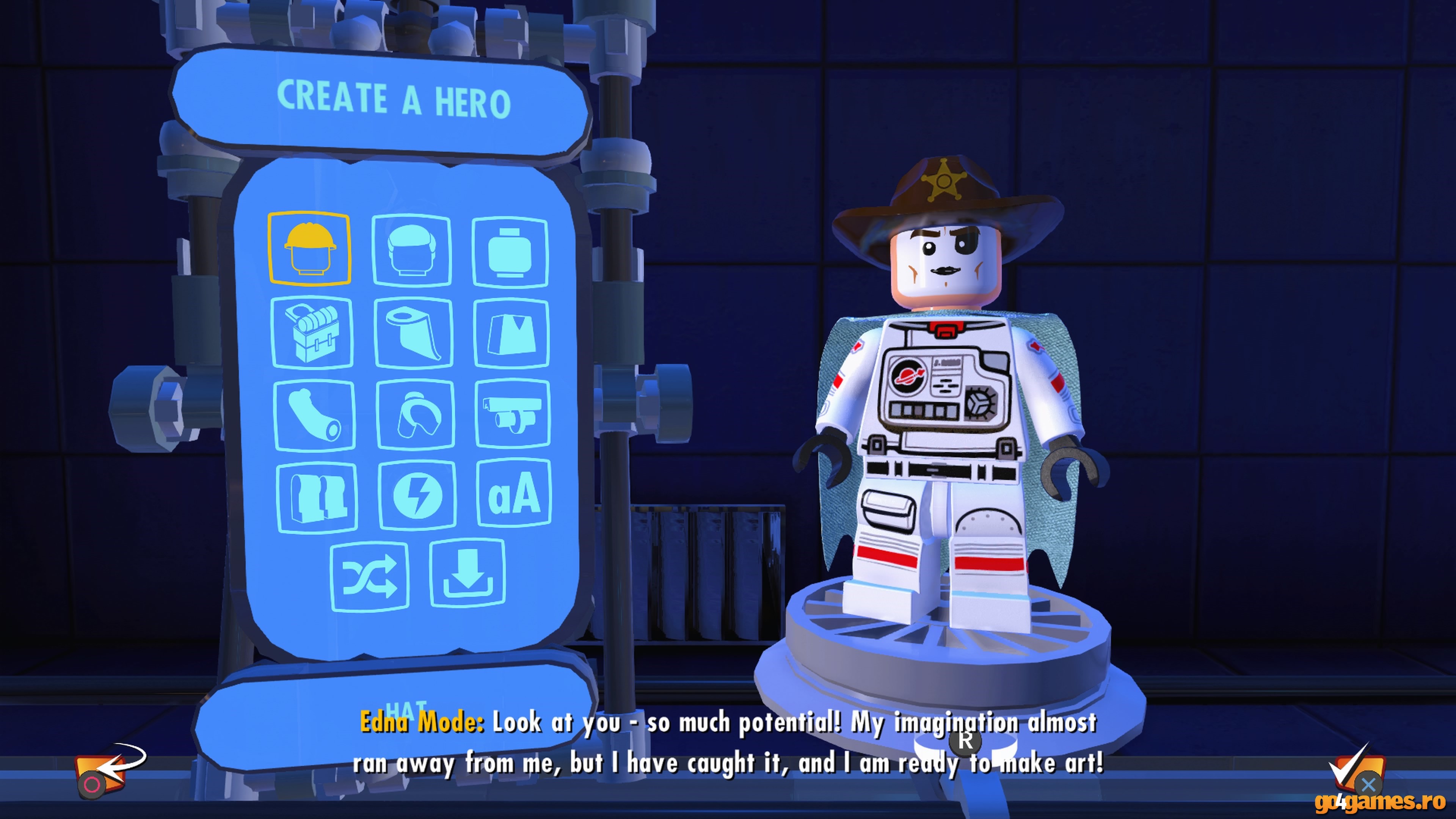
Task: Choose the minifigure head category
Action: (x=510, y=252)
